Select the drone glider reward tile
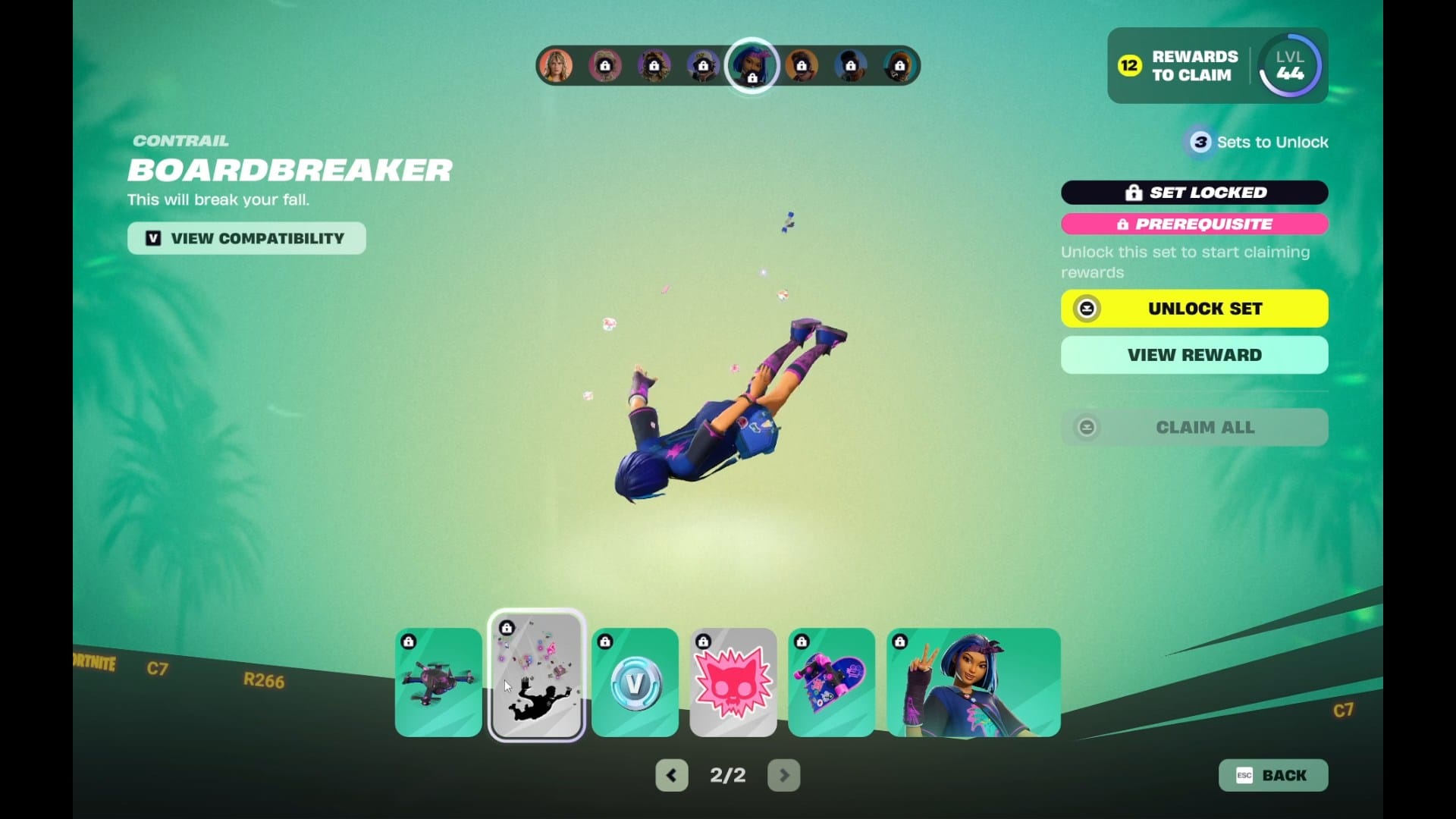Screen dimensions: 1456x819 pyautogui.click(x=438, y=682)
